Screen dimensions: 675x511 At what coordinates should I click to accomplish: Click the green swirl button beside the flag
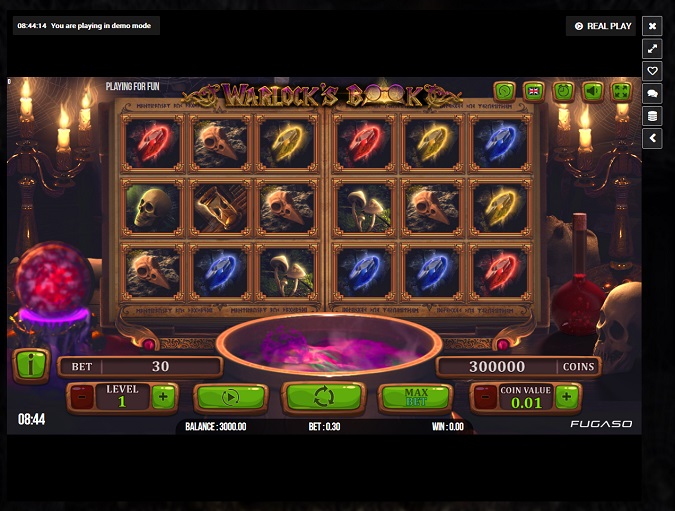point(505,92)
